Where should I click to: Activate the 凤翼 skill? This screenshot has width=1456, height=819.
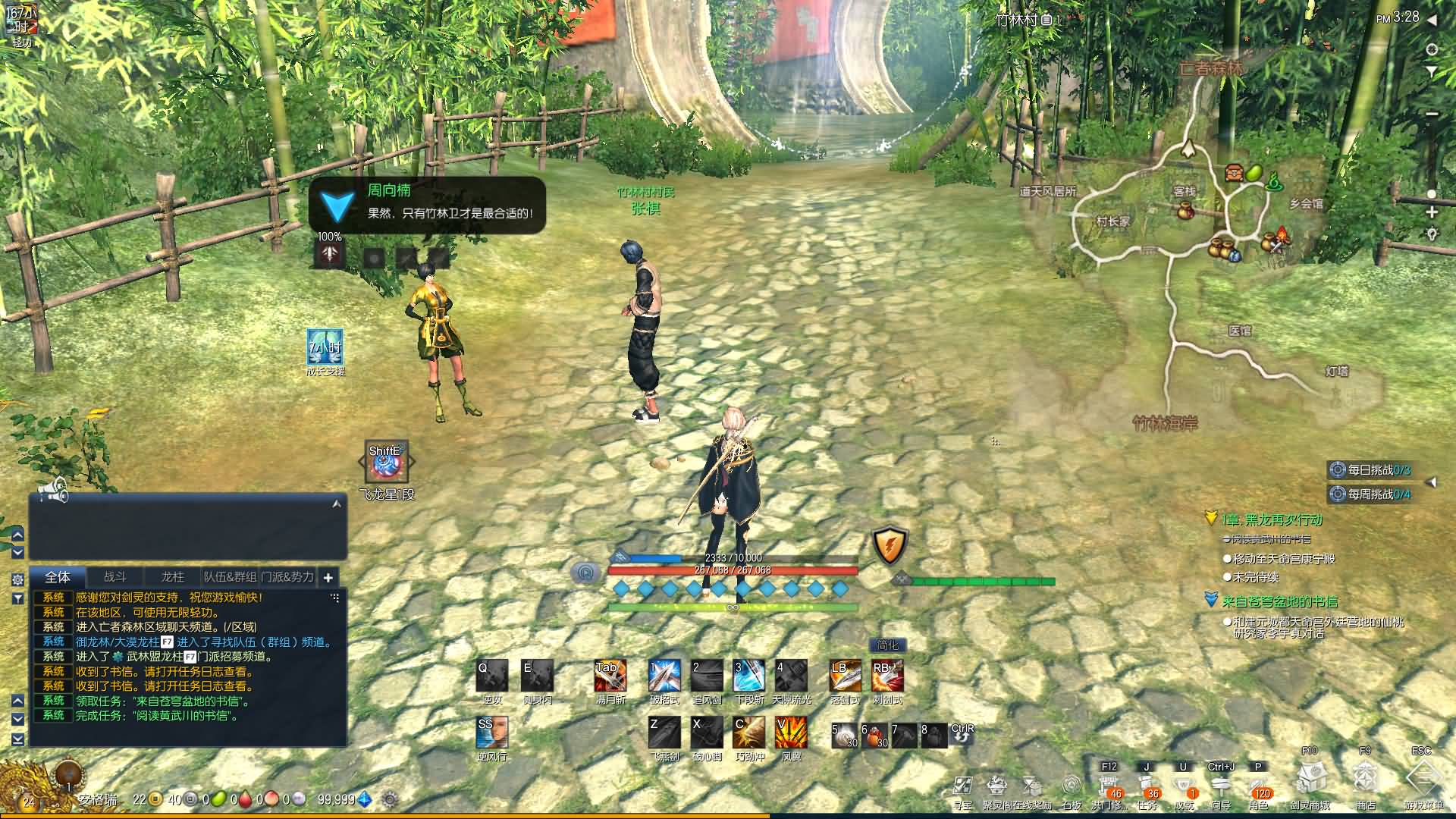tap(790, 733)
